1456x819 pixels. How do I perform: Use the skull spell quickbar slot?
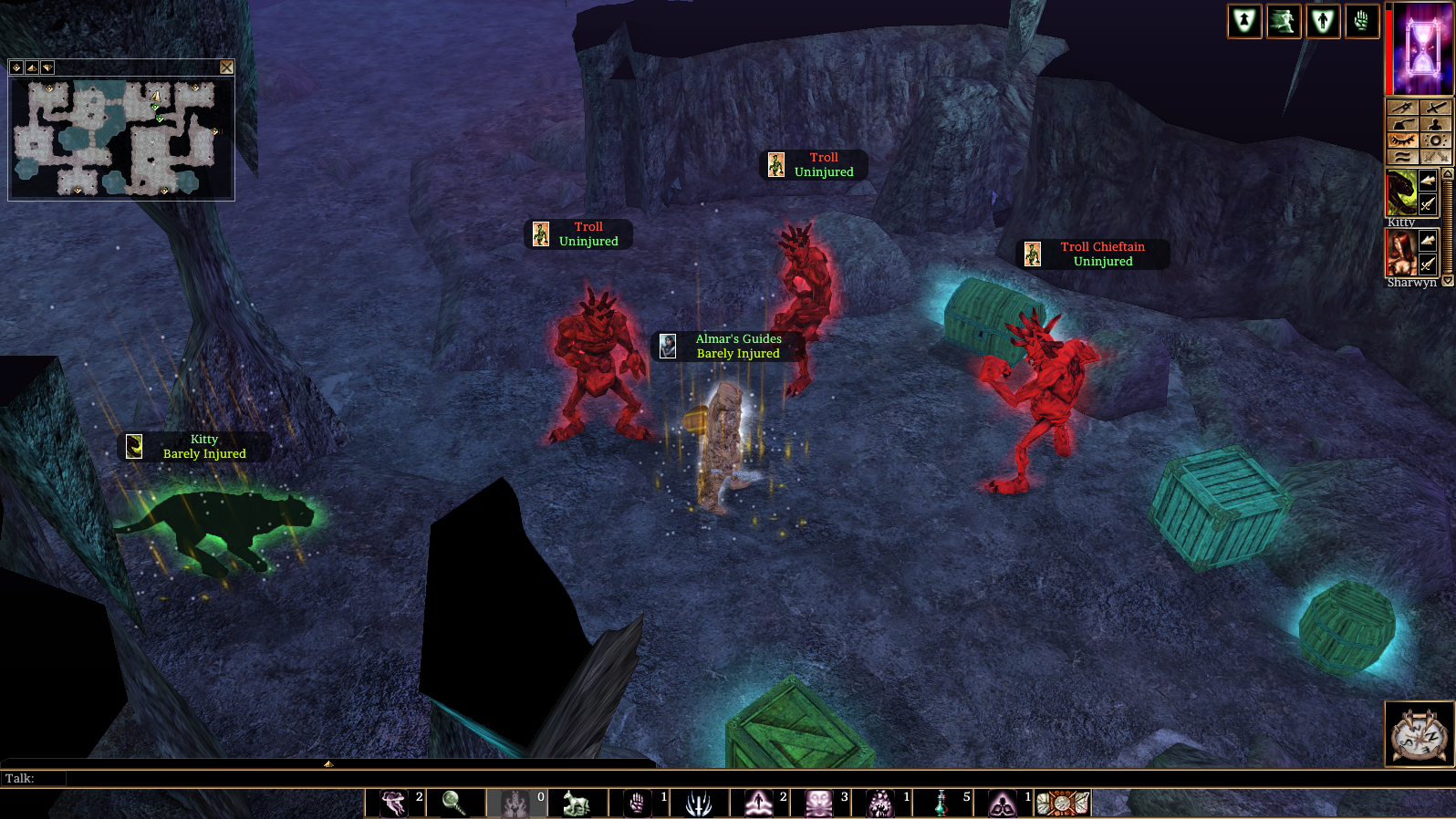pyautogui.click(x=819, y=803)
